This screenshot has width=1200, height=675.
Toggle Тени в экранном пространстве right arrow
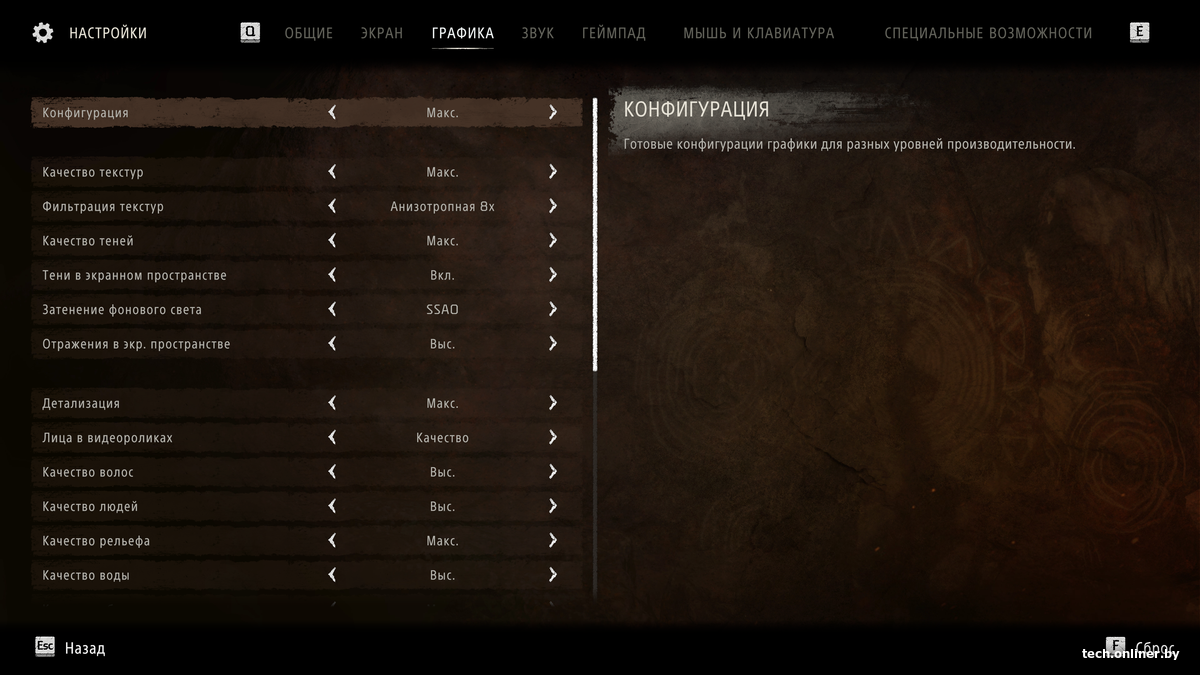(552, 275)
